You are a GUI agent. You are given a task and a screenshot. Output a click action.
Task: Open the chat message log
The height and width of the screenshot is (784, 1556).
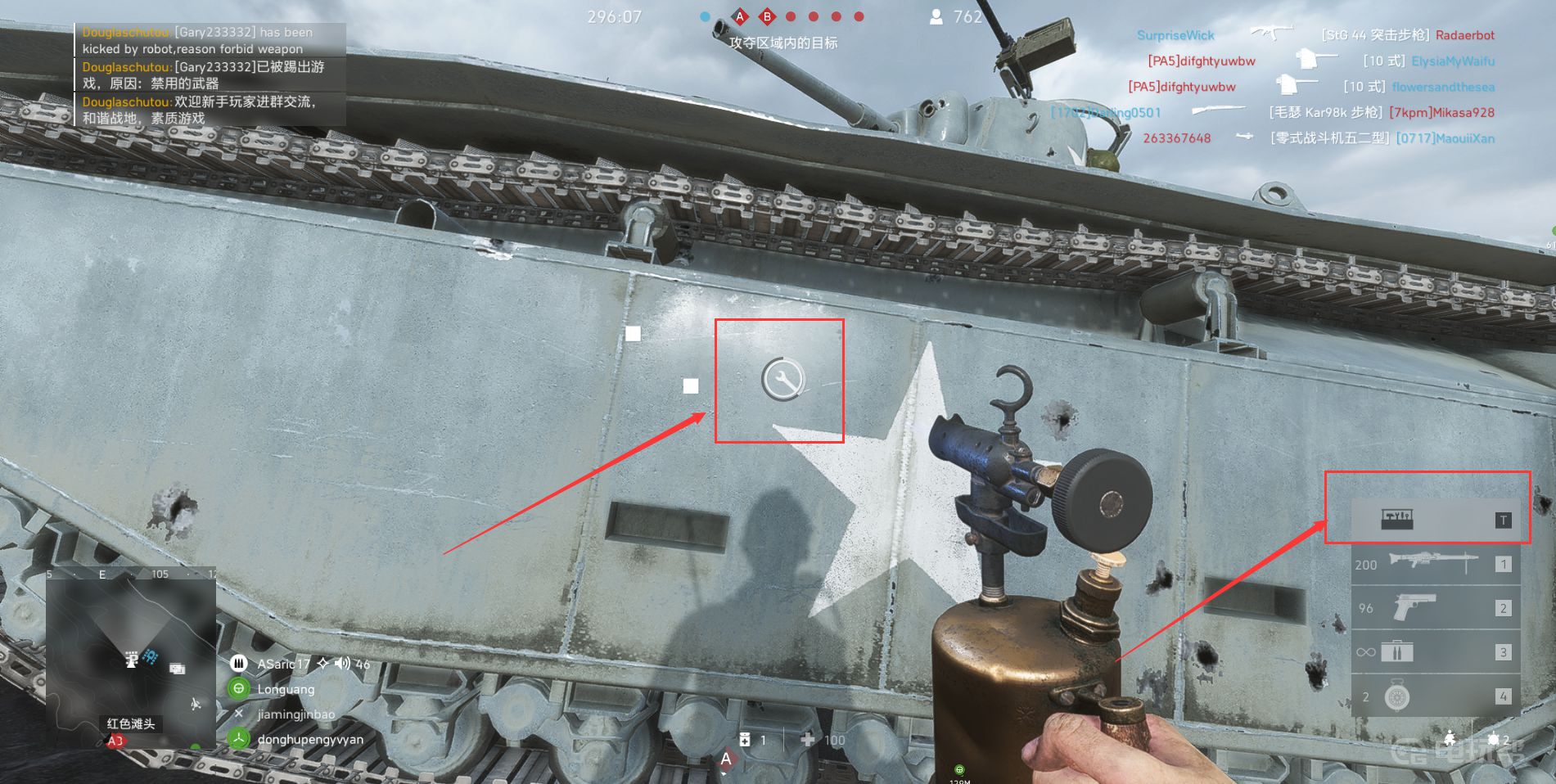[x=210, y=74]
